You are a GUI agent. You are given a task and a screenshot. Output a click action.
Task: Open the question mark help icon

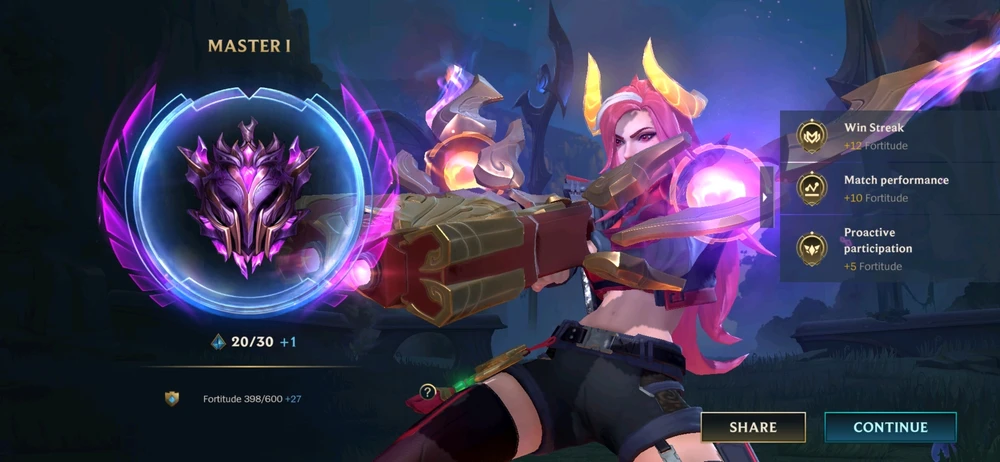coord(428,392)
